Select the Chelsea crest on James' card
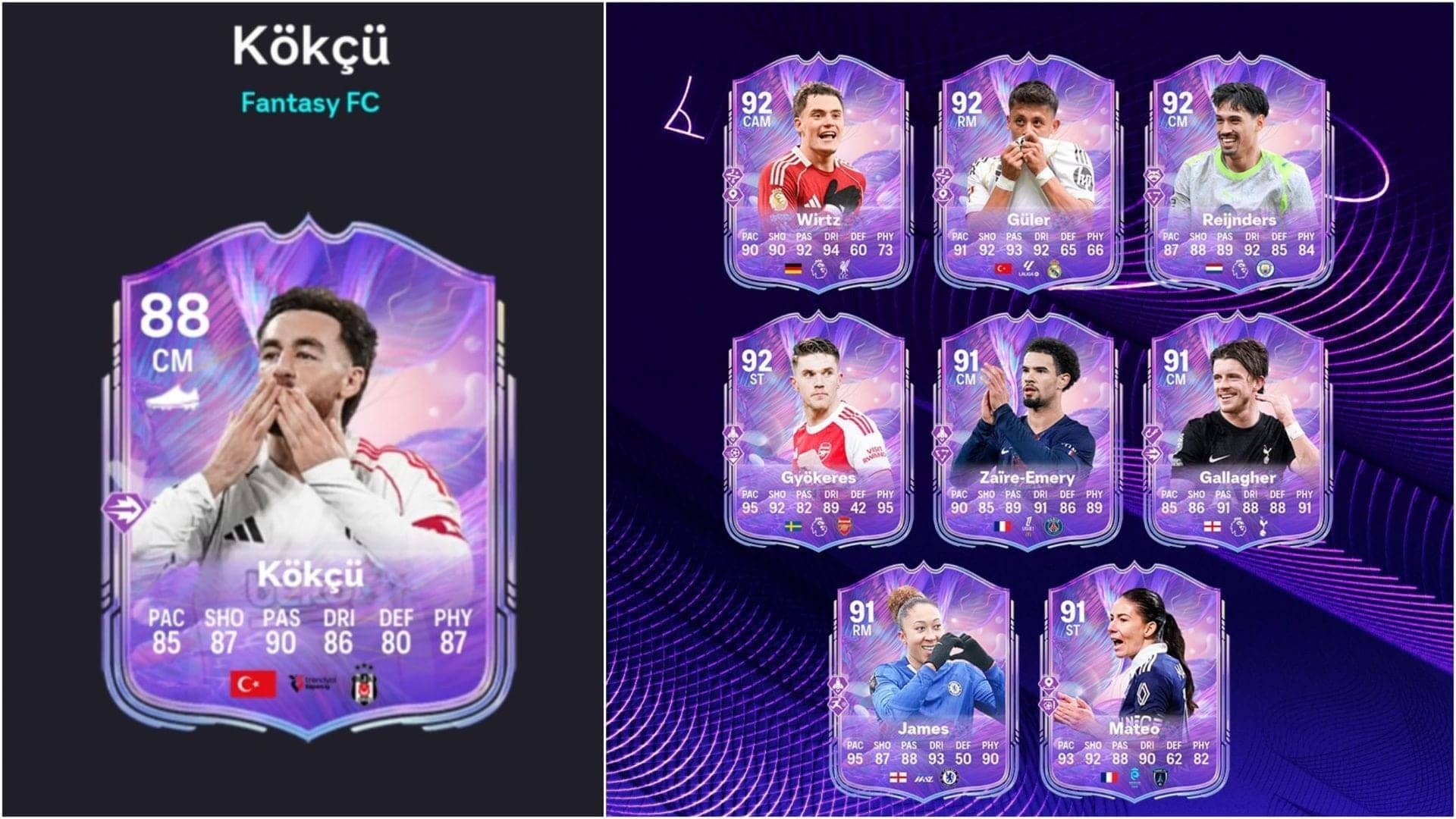 [x=949, y=778]
